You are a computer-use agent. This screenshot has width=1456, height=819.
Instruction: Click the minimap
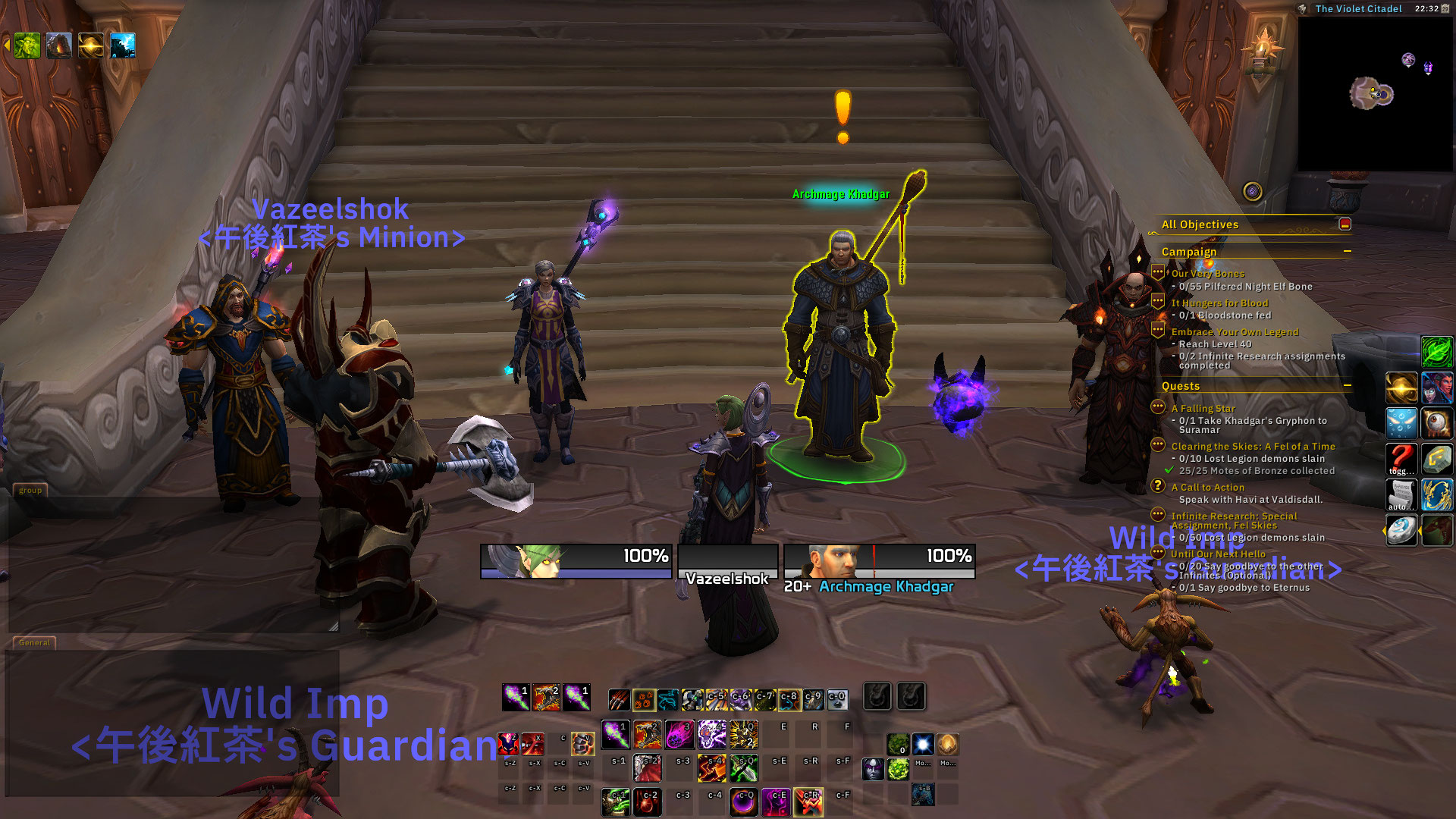(x=1374, y=93)
